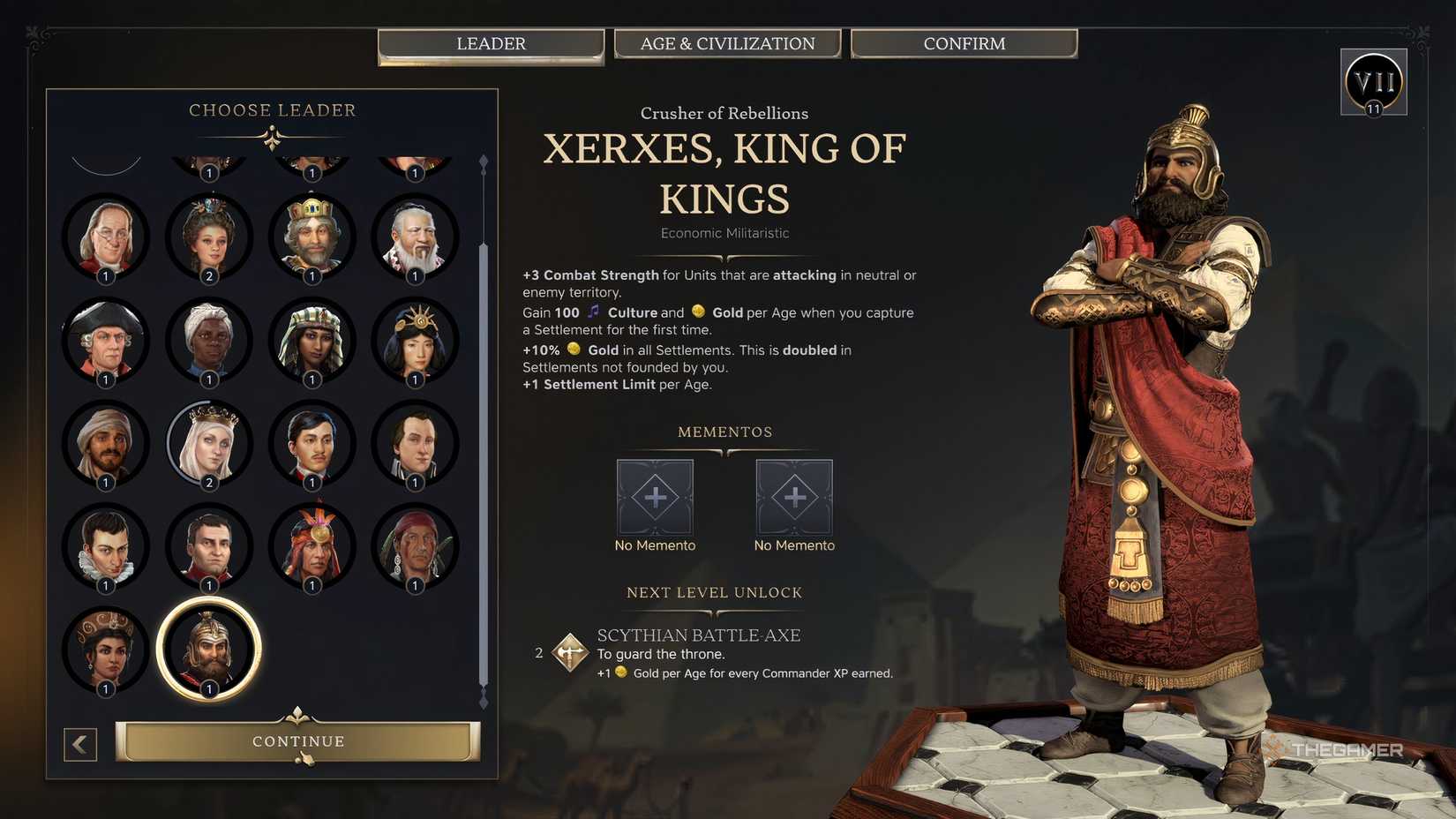
Task: Select Benjamin Franklin's leader portrait
Action: pos(106,237)
